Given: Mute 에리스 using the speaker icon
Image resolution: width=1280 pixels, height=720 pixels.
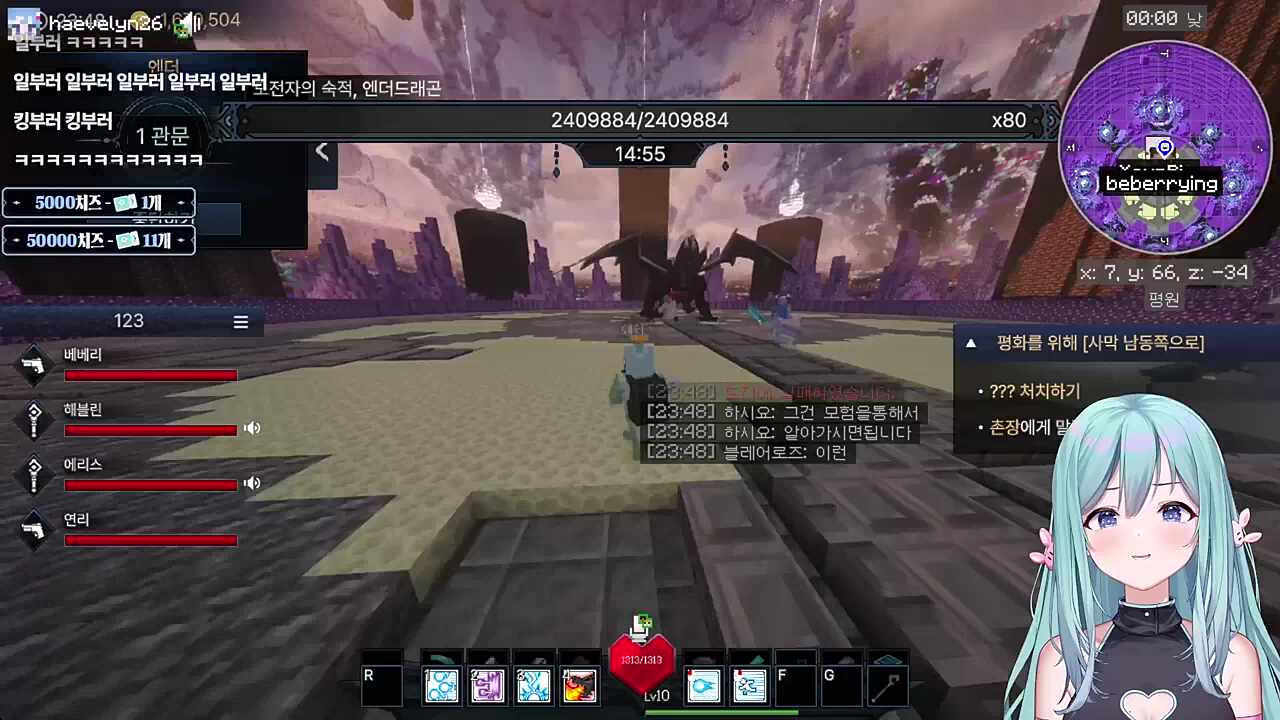Looking at the screenshot, I should coord(251,483).
